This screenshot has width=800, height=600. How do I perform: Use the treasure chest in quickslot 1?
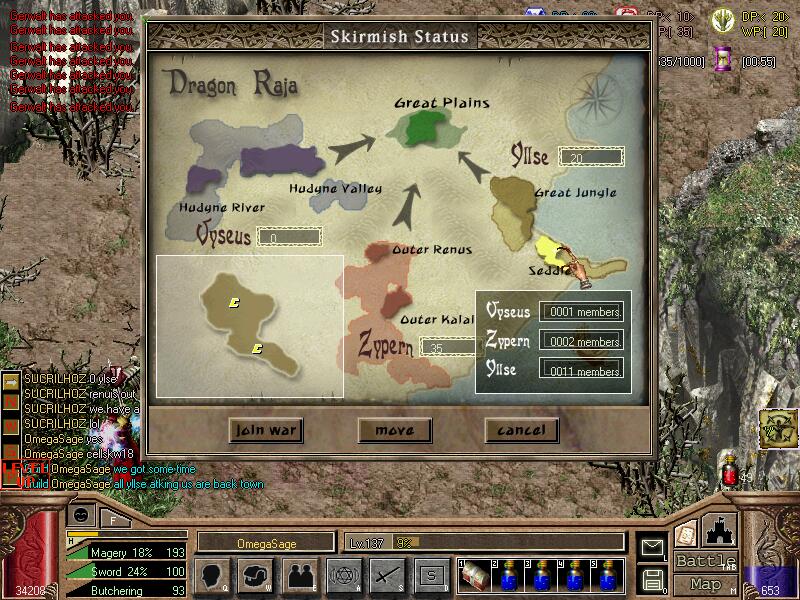click(474, 577)
